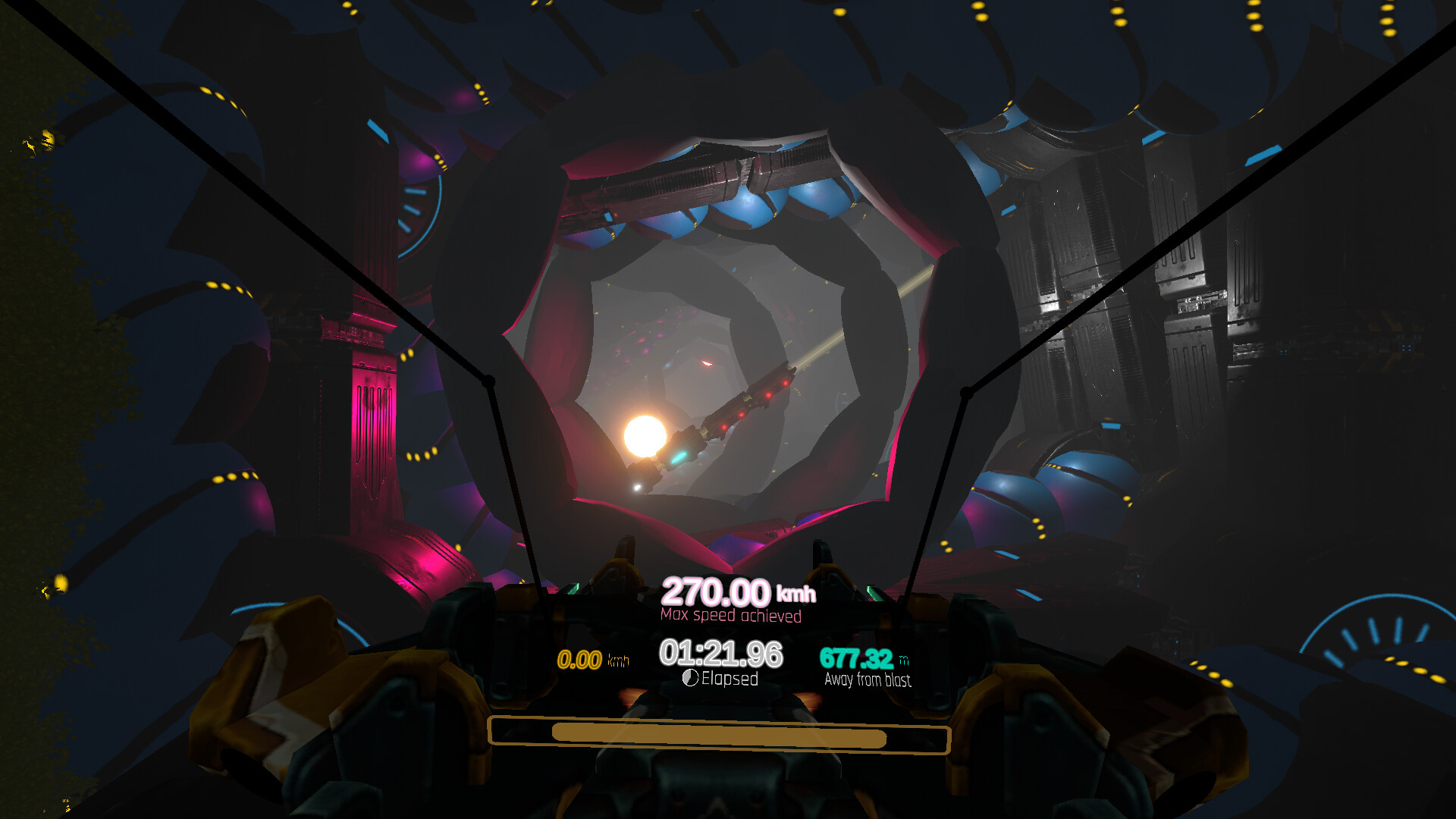Select the Away from blast label
Screen dimensions: 1456x819
[x=869, y=681]
